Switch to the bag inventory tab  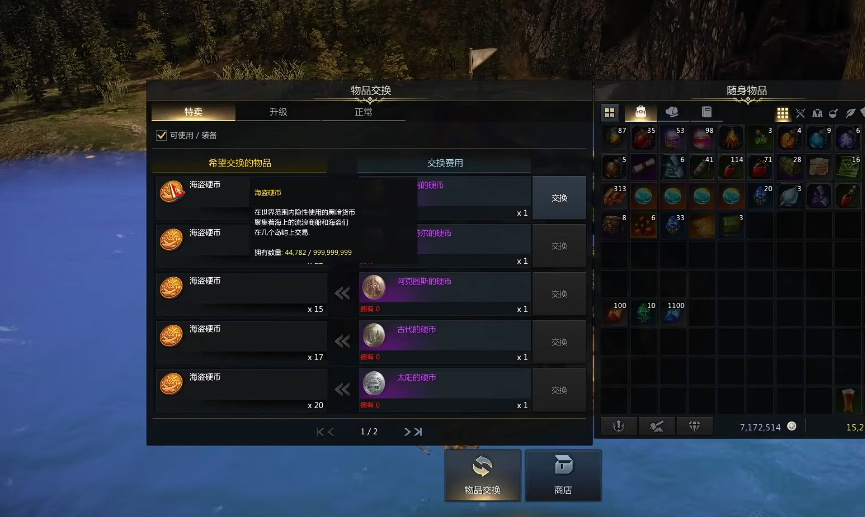[640, 112]
